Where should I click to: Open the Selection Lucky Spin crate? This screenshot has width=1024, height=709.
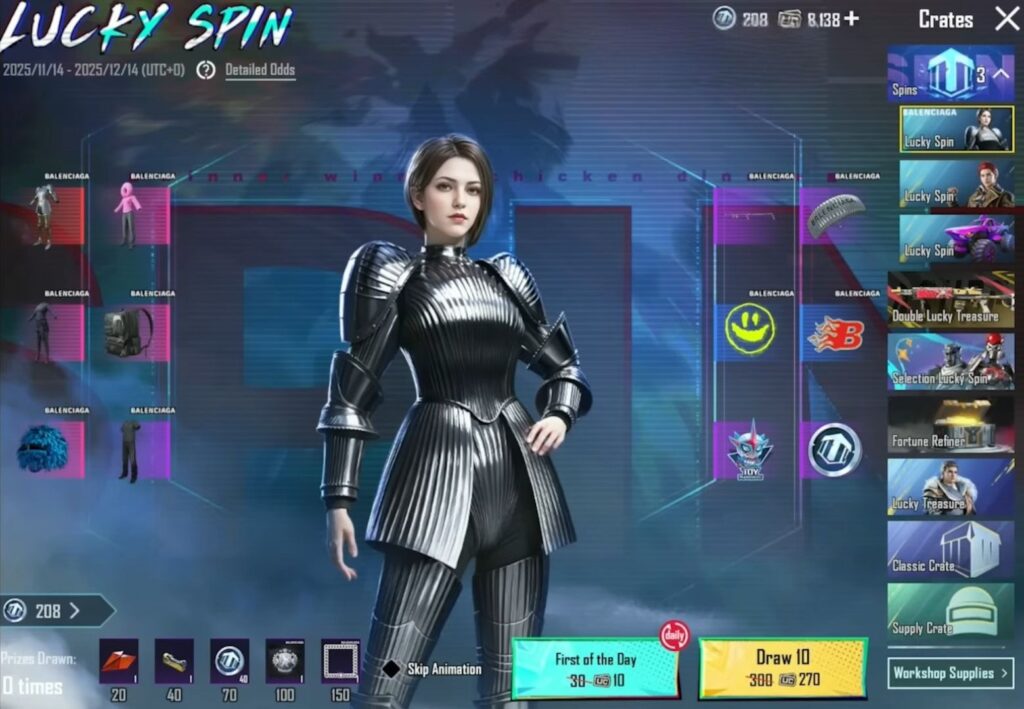(x=950, y=361)
